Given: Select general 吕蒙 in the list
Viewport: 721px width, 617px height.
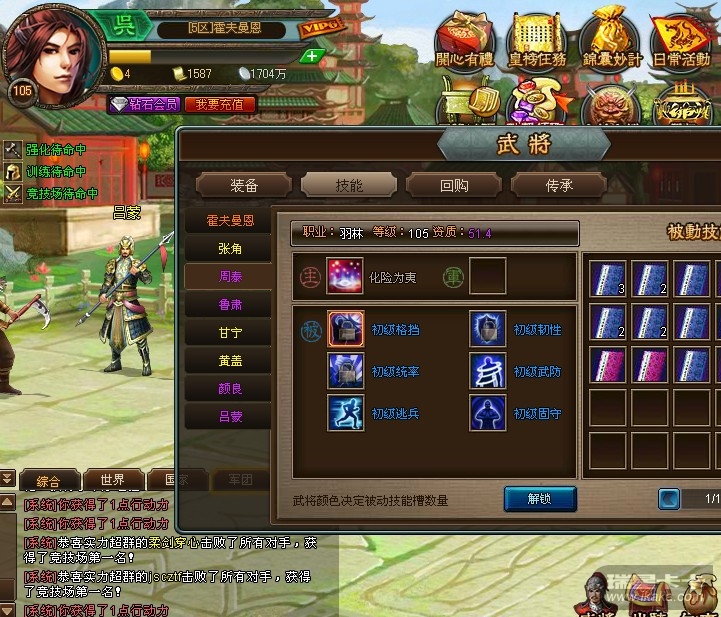Looking at the screenshot, I should (230, 416).
